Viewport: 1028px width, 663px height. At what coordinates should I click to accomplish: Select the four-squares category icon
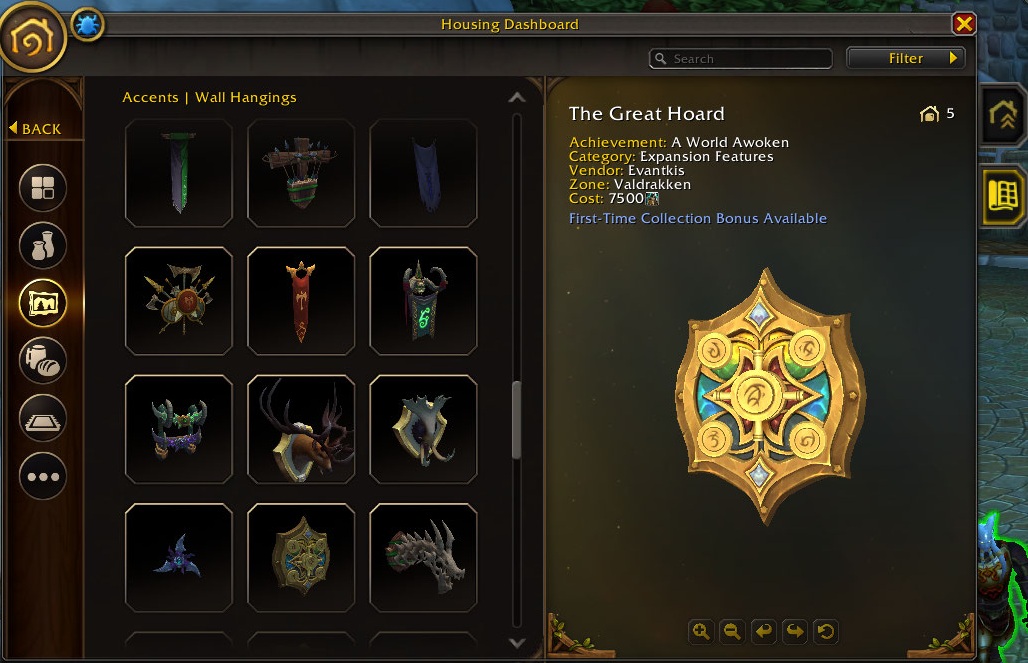(43, 187)
